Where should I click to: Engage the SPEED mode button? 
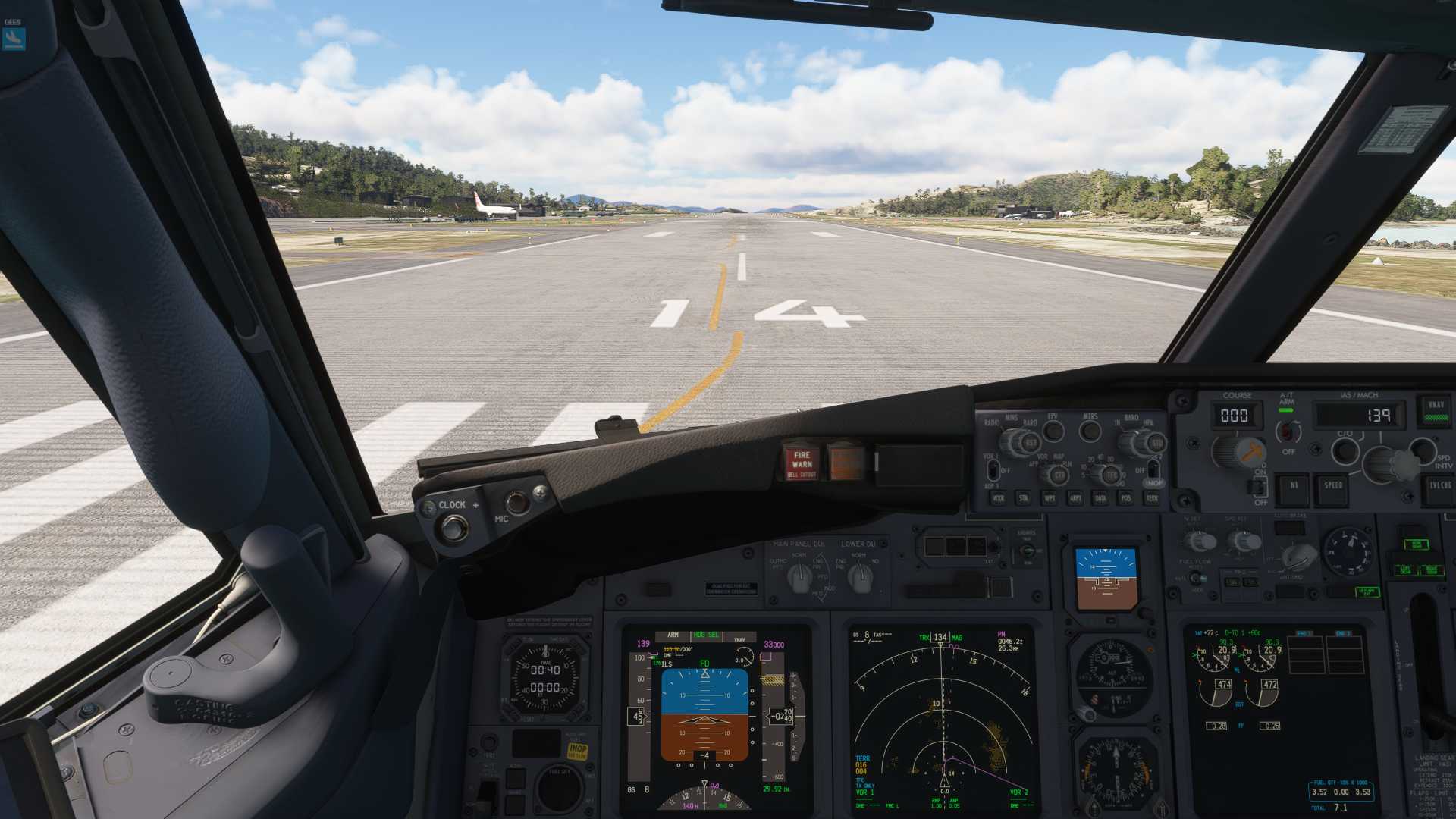click(x=1333, y=489)
